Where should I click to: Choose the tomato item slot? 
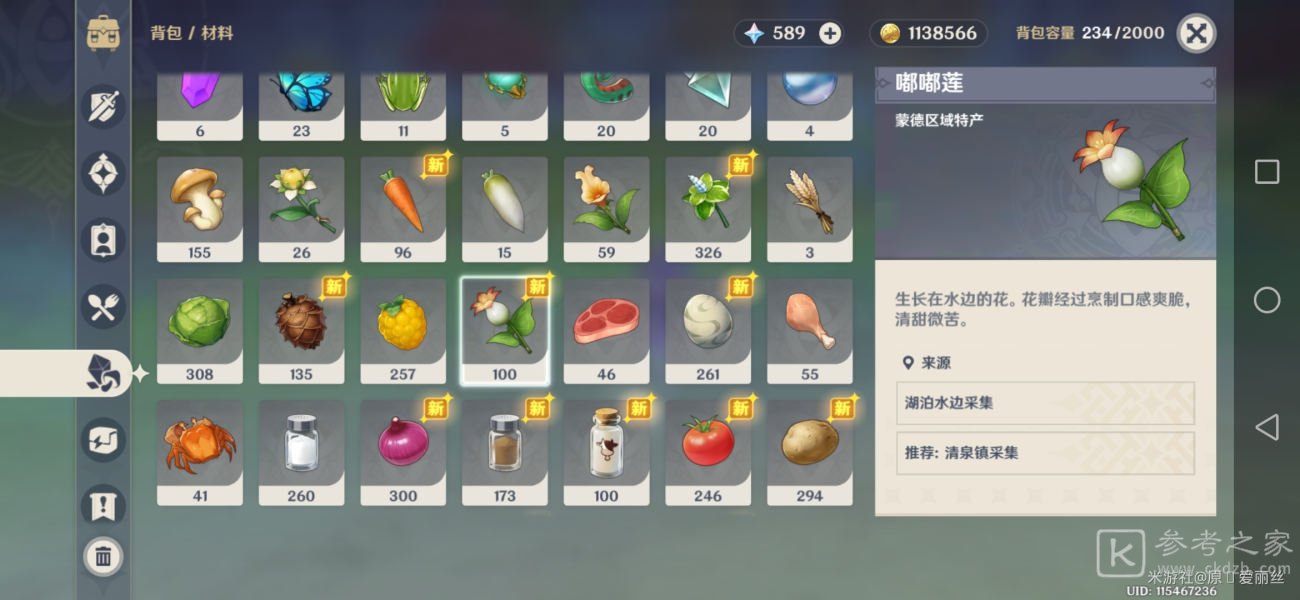point(708,452)
